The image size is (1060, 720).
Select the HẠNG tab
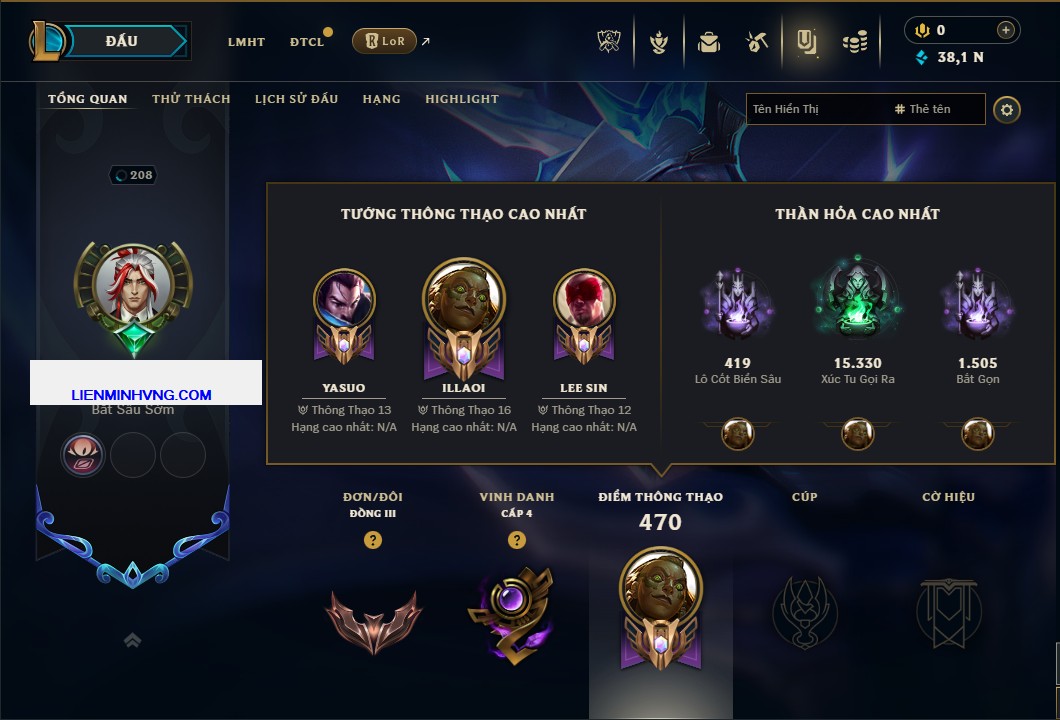coord(381,99)
